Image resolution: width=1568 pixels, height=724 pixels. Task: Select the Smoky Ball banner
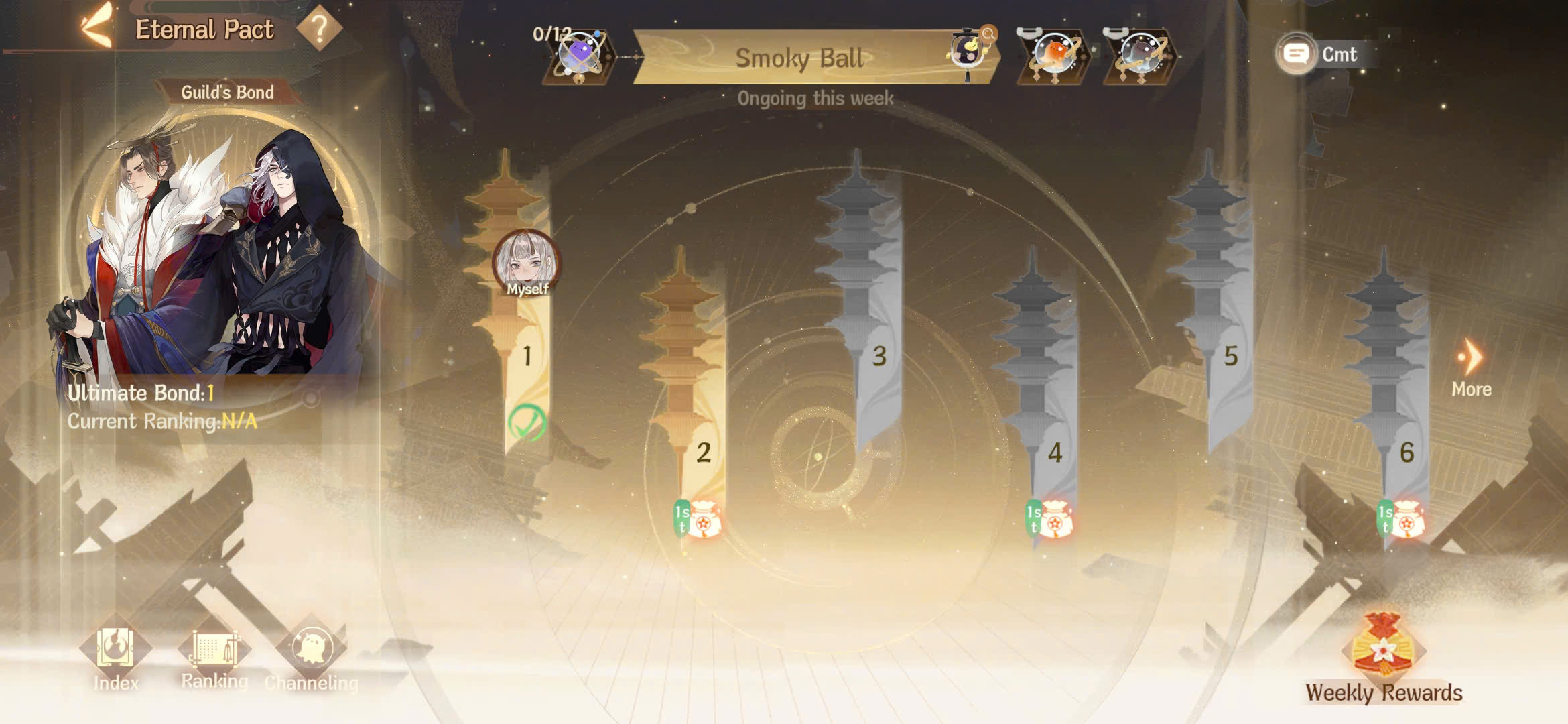799,58
